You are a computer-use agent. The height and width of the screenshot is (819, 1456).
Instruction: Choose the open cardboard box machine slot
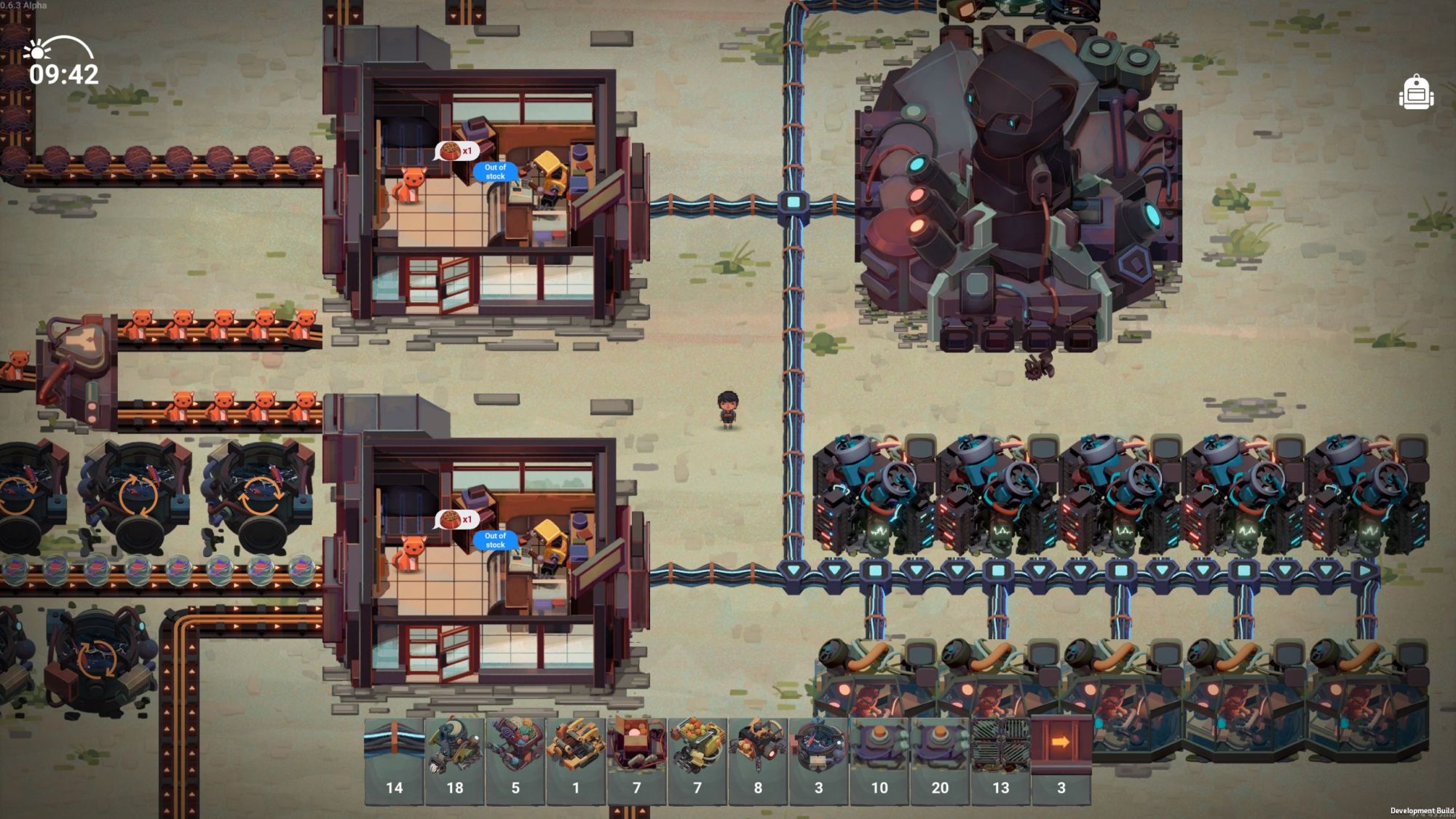(x=637, y=760)
